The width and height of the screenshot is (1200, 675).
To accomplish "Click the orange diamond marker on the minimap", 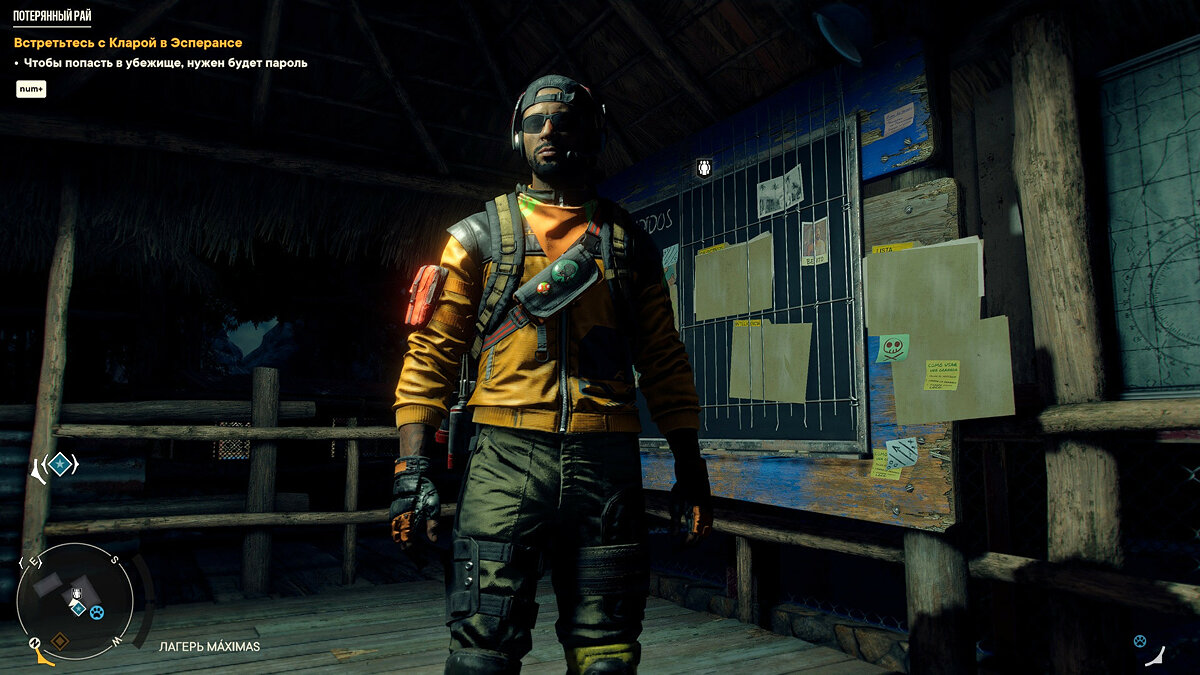I will pos(59,641).
